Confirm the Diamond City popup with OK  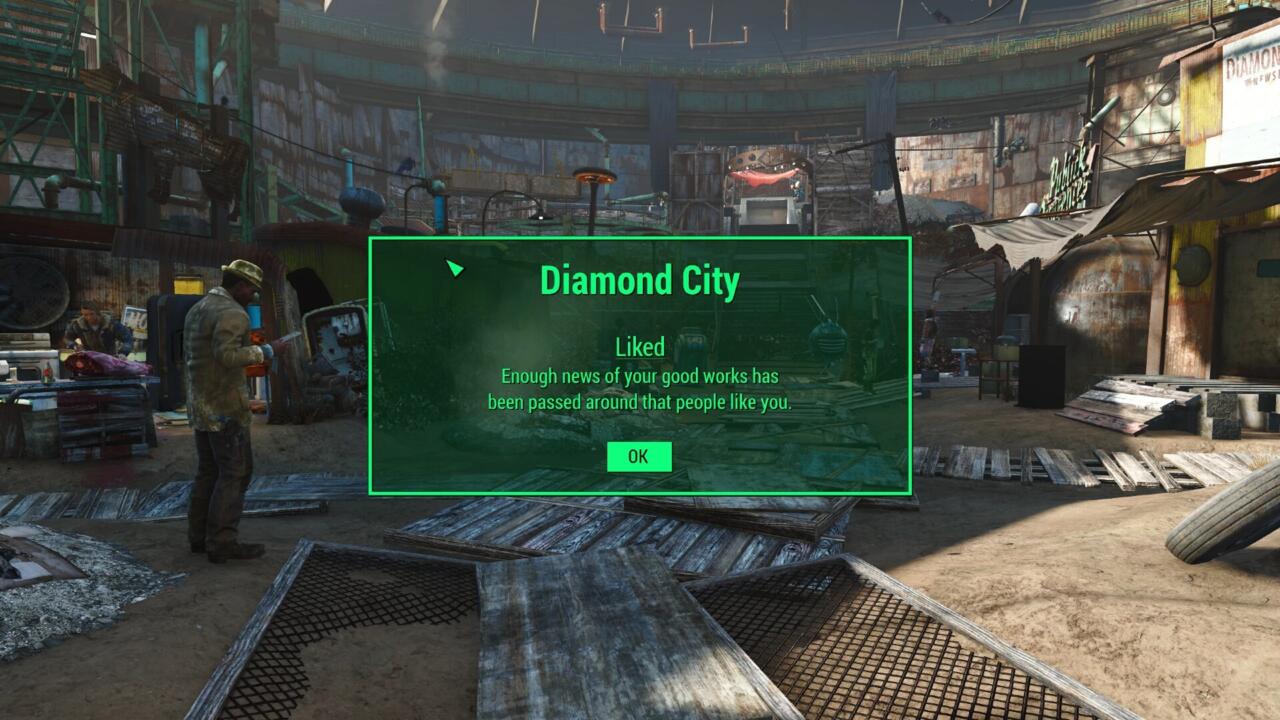click(x=638, y=457)
